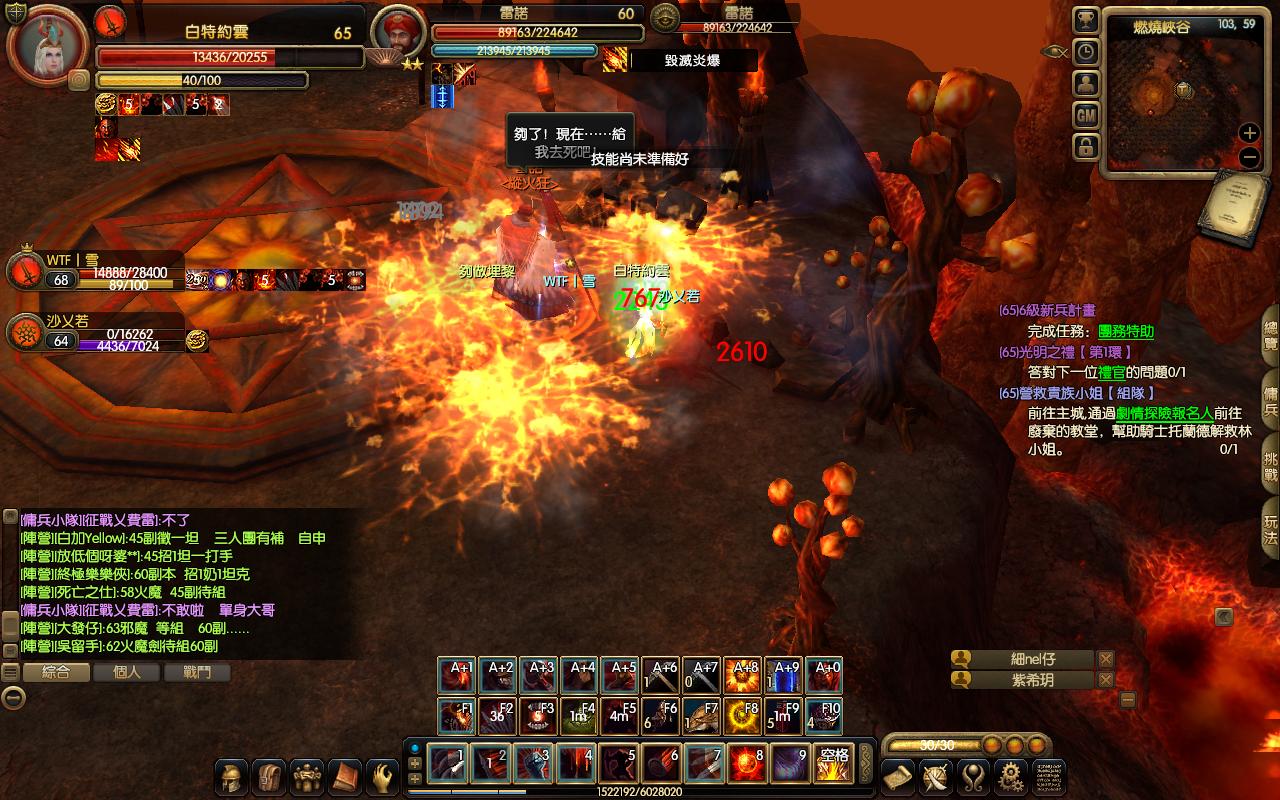Open the helmet character menu icon
This screenshot has height=800, width=1280.
(233, 777)
